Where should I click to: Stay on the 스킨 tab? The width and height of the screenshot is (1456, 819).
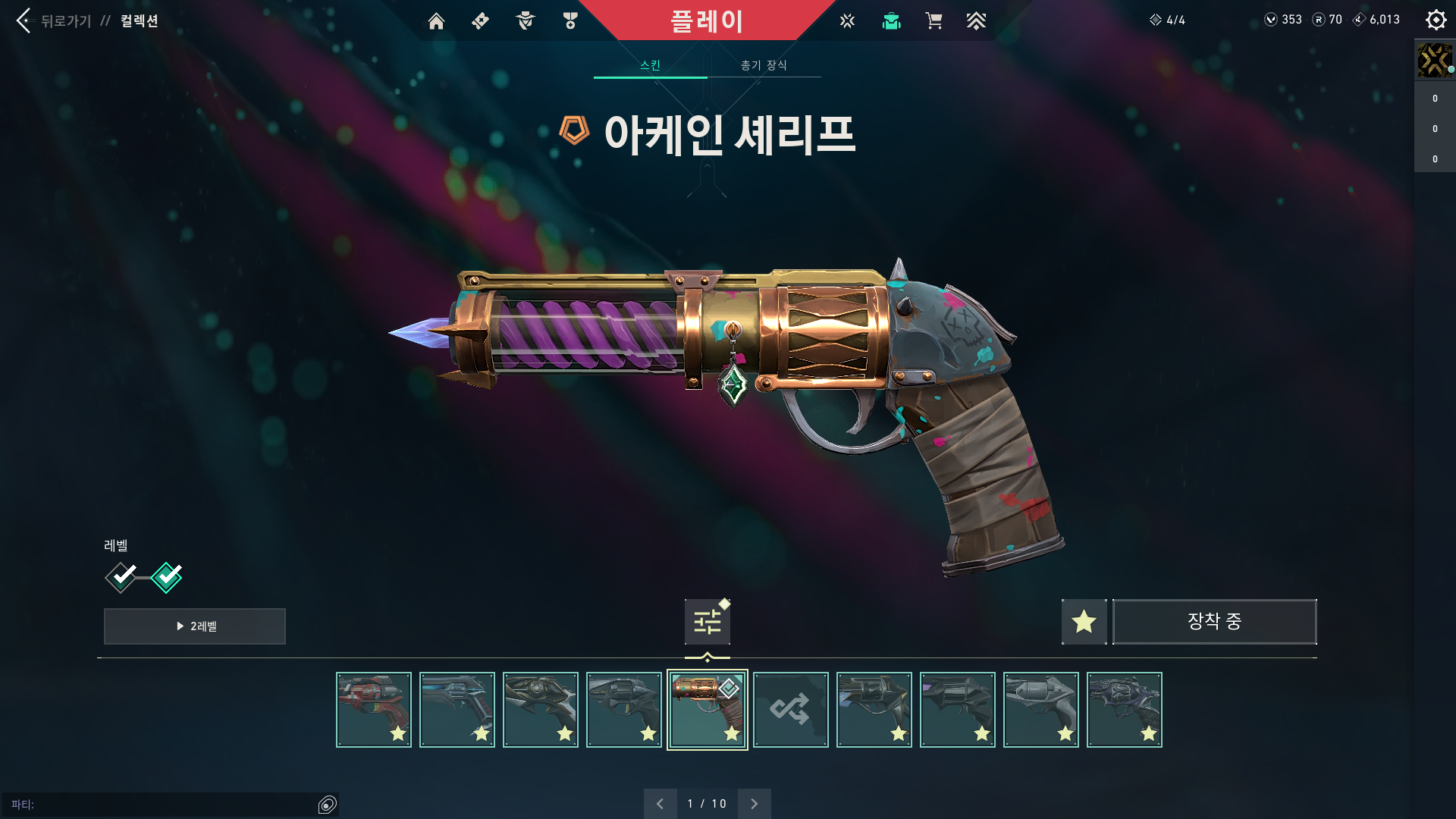pyautogui.click(x=650, y=65)
